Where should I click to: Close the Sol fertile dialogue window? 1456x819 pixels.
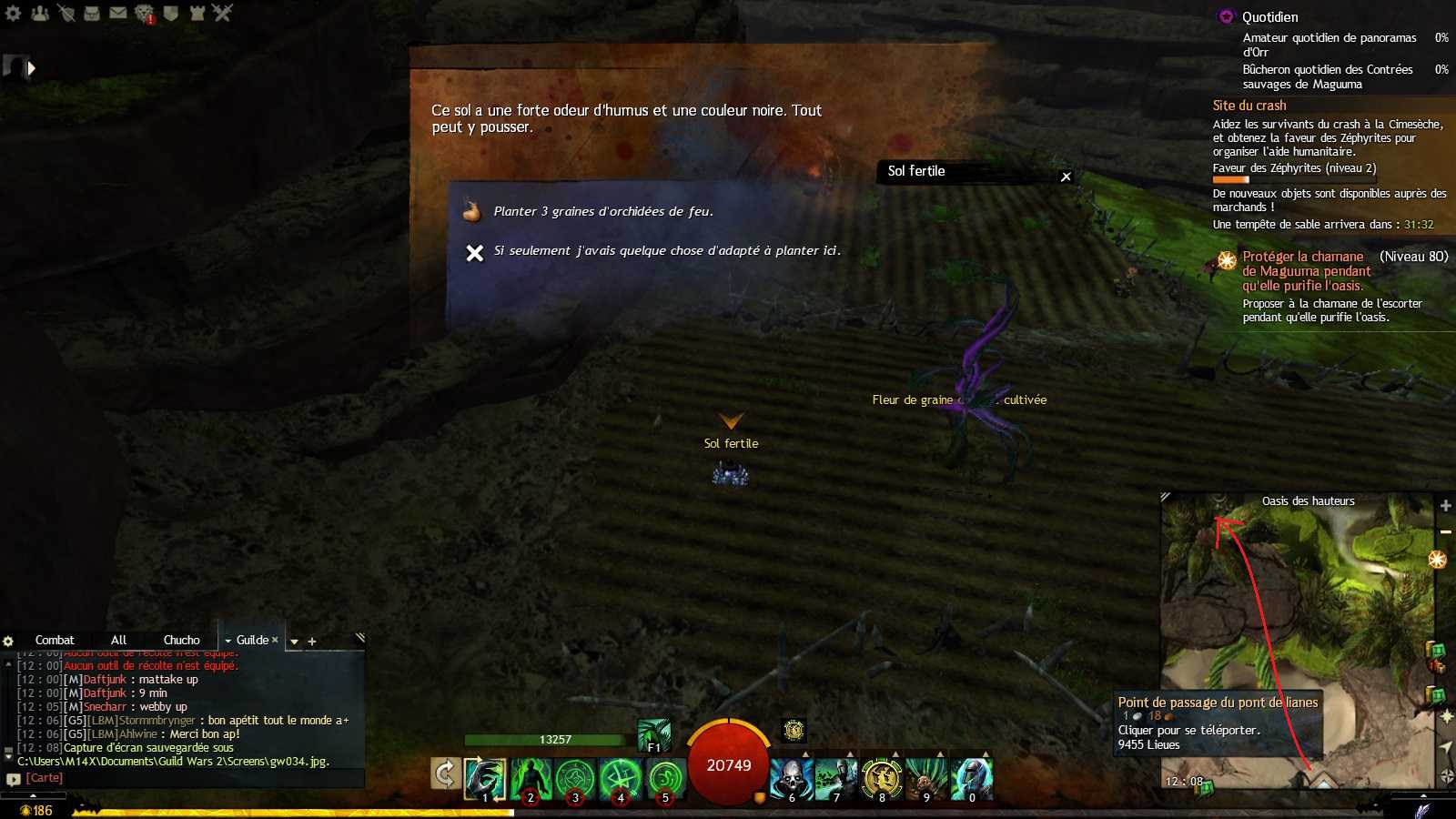(1066, 177)
